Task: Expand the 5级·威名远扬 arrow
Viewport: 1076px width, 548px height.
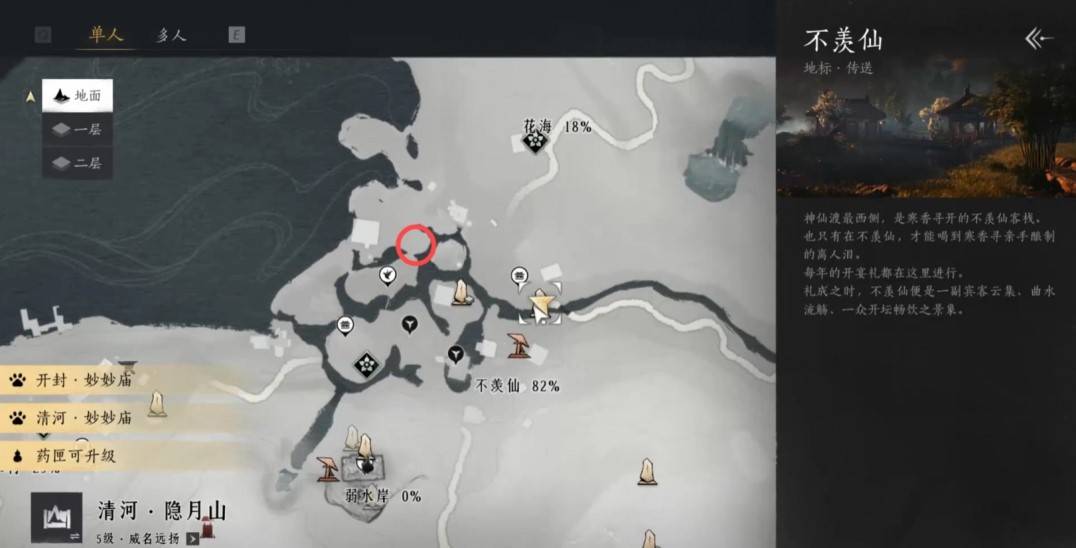Action: pos(192,539)
